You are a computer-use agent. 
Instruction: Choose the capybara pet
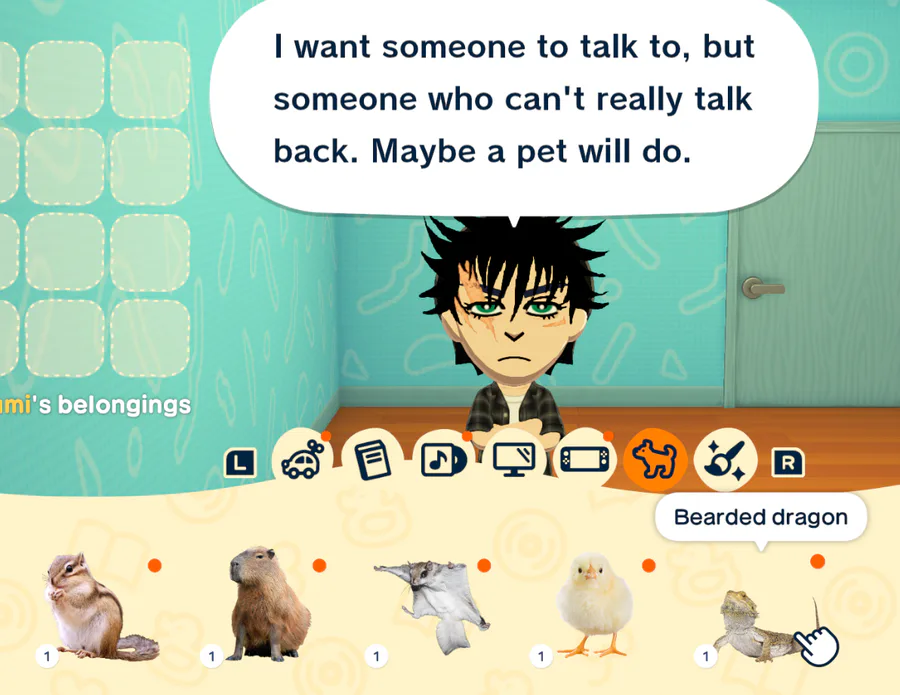(268, 605)
